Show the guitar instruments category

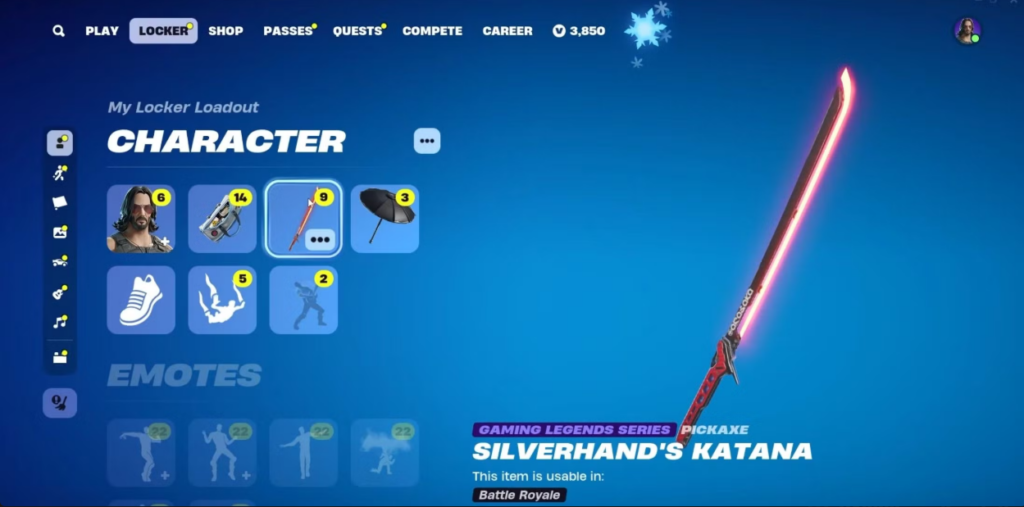coord(60,292)
